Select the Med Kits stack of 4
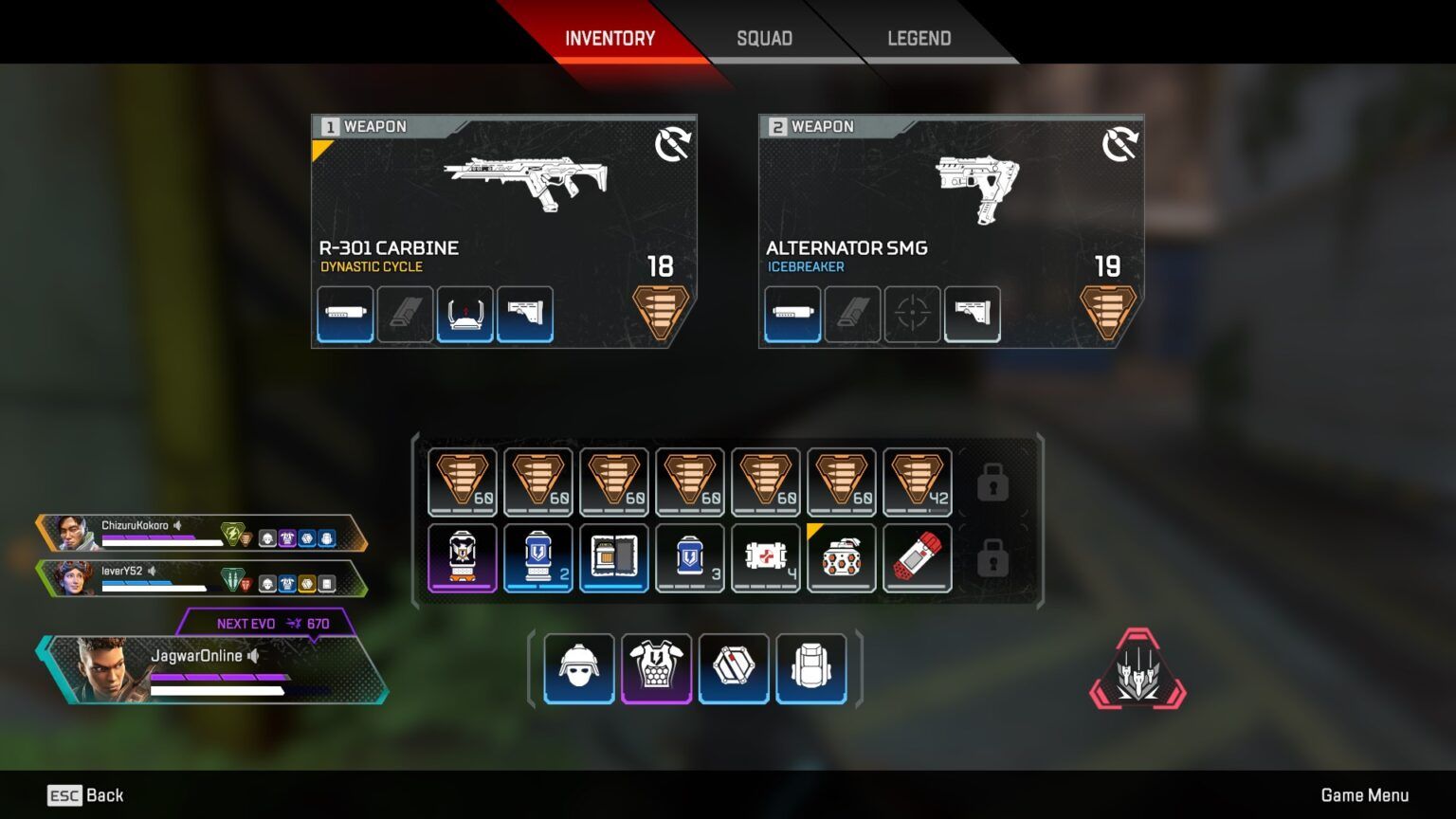Image resolution: width=1456 pixels, height=819 pixels. [765, 557]
